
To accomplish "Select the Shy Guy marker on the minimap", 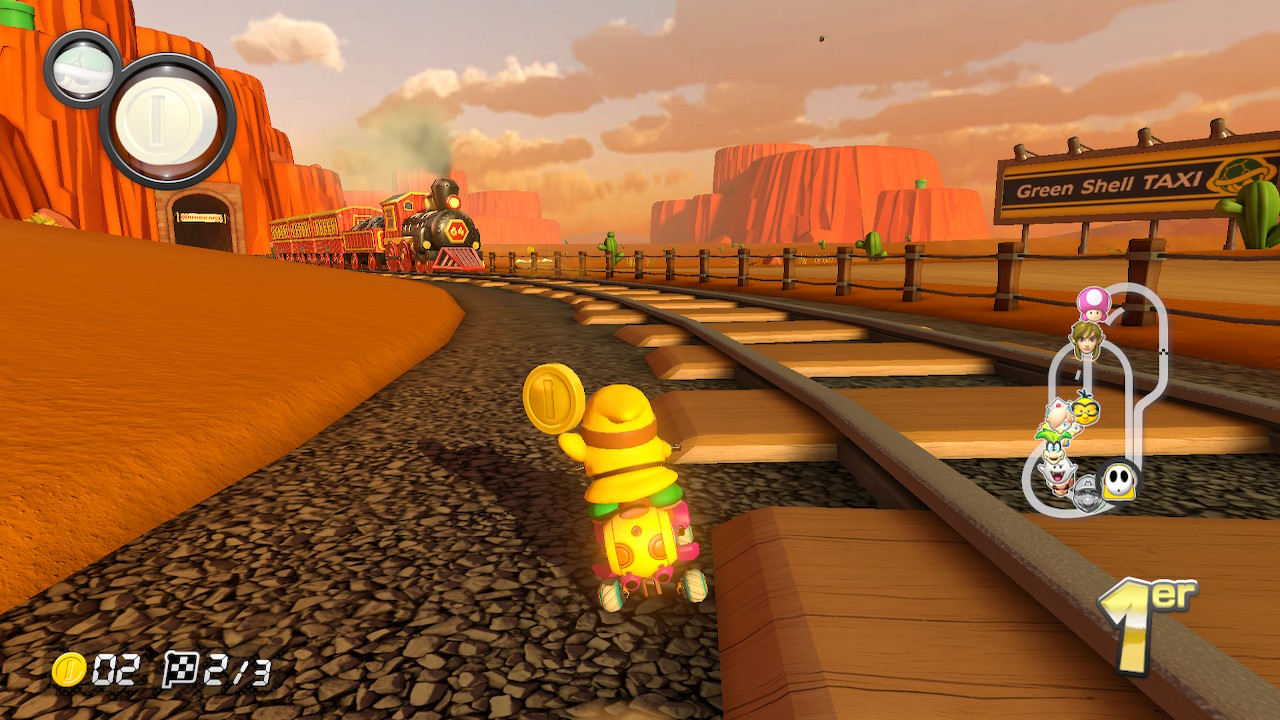I will pyautogui.click(x=1117, y=483).
